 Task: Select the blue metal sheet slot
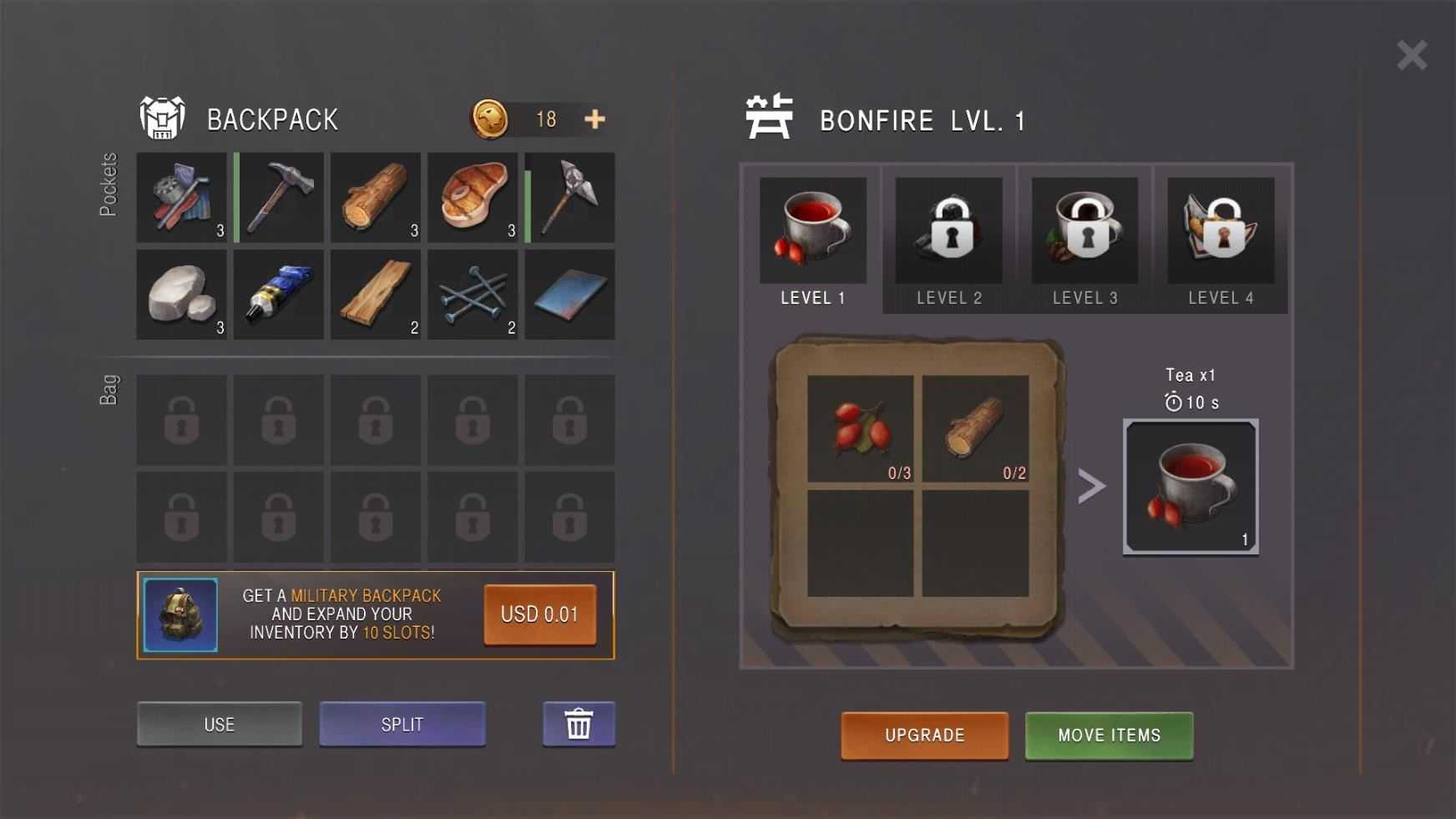(570, 295)
